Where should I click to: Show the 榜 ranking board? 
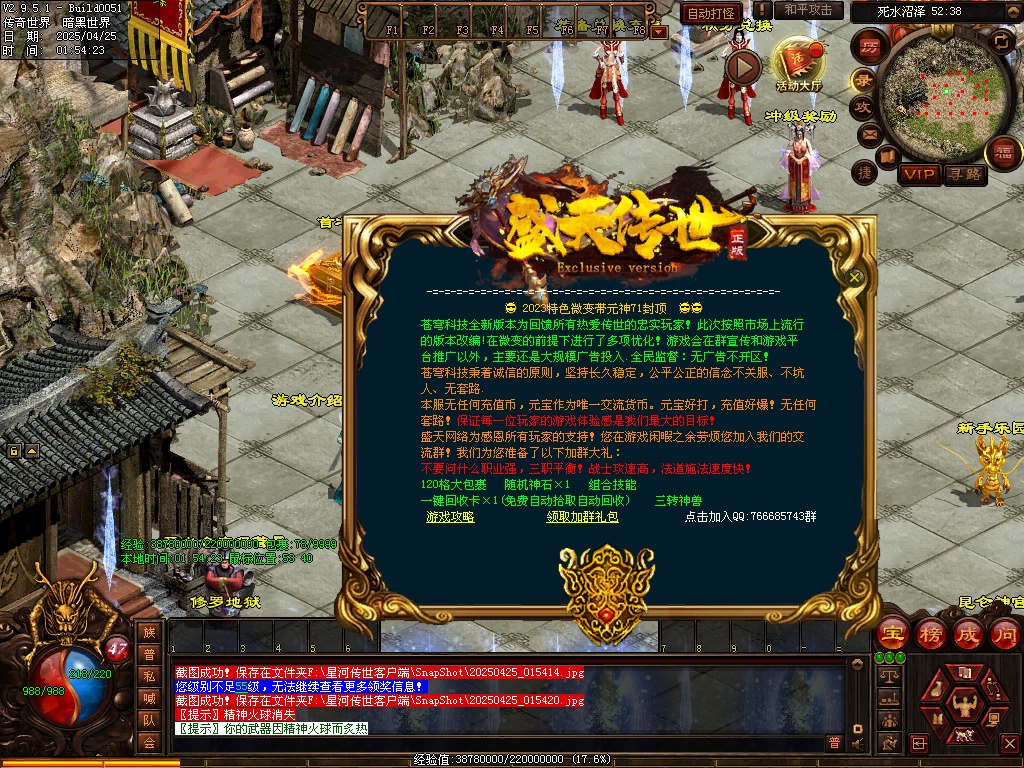931,633
